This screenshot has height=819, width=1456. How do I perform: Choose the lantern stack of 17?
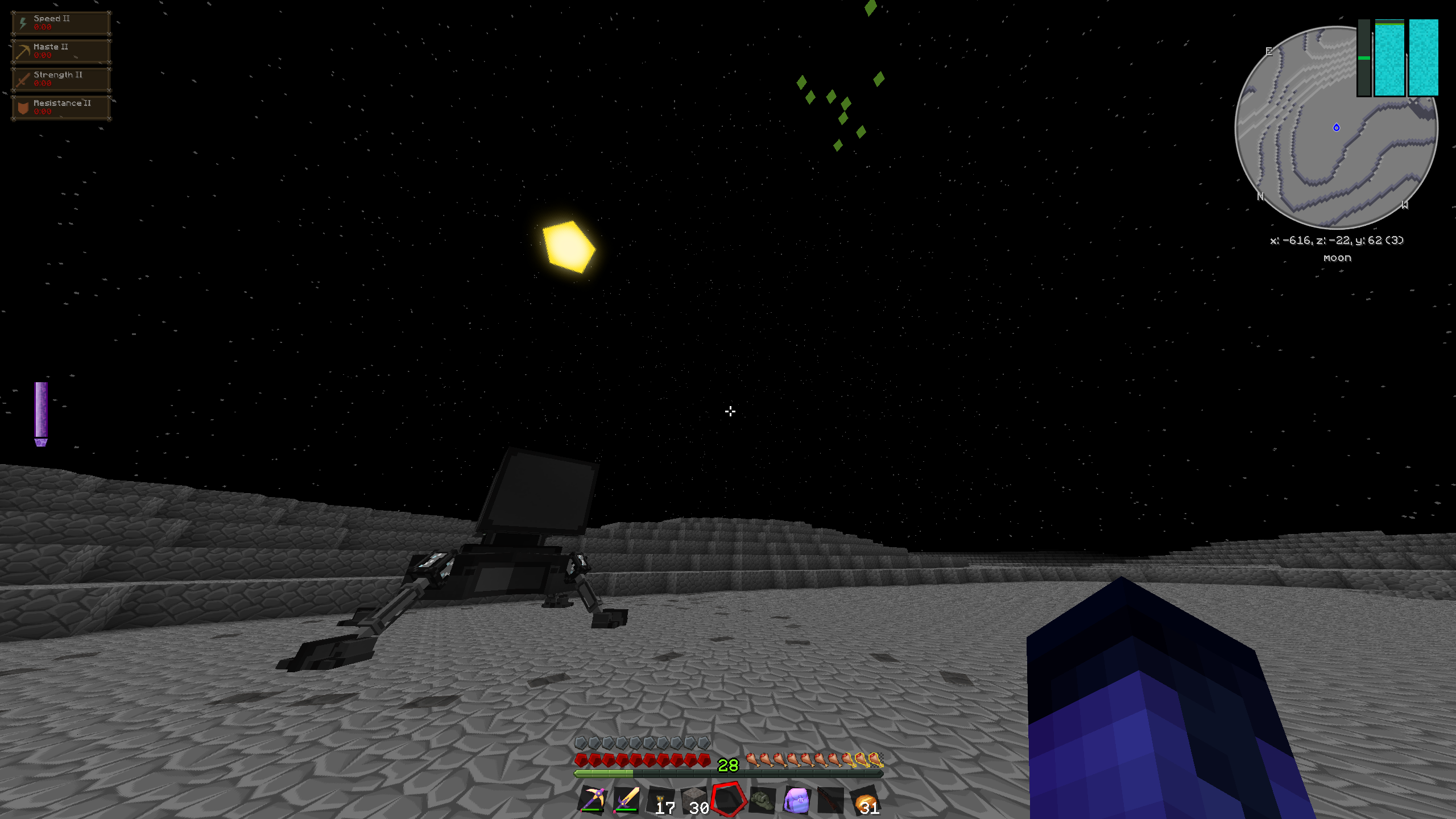[x=660, y=800]
